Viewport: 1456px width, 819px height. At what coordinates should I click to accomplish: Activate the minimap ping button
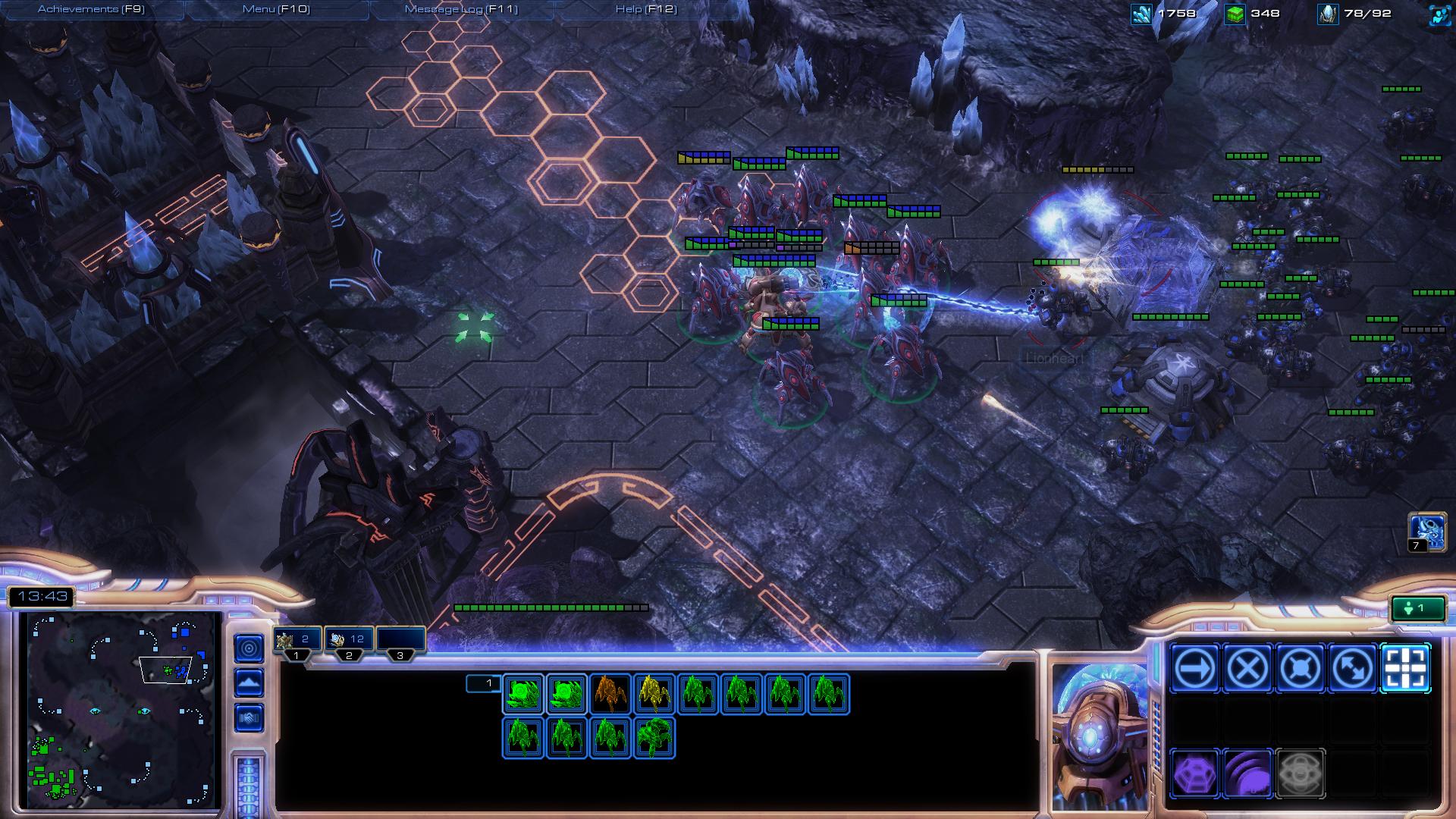(249, 648)
